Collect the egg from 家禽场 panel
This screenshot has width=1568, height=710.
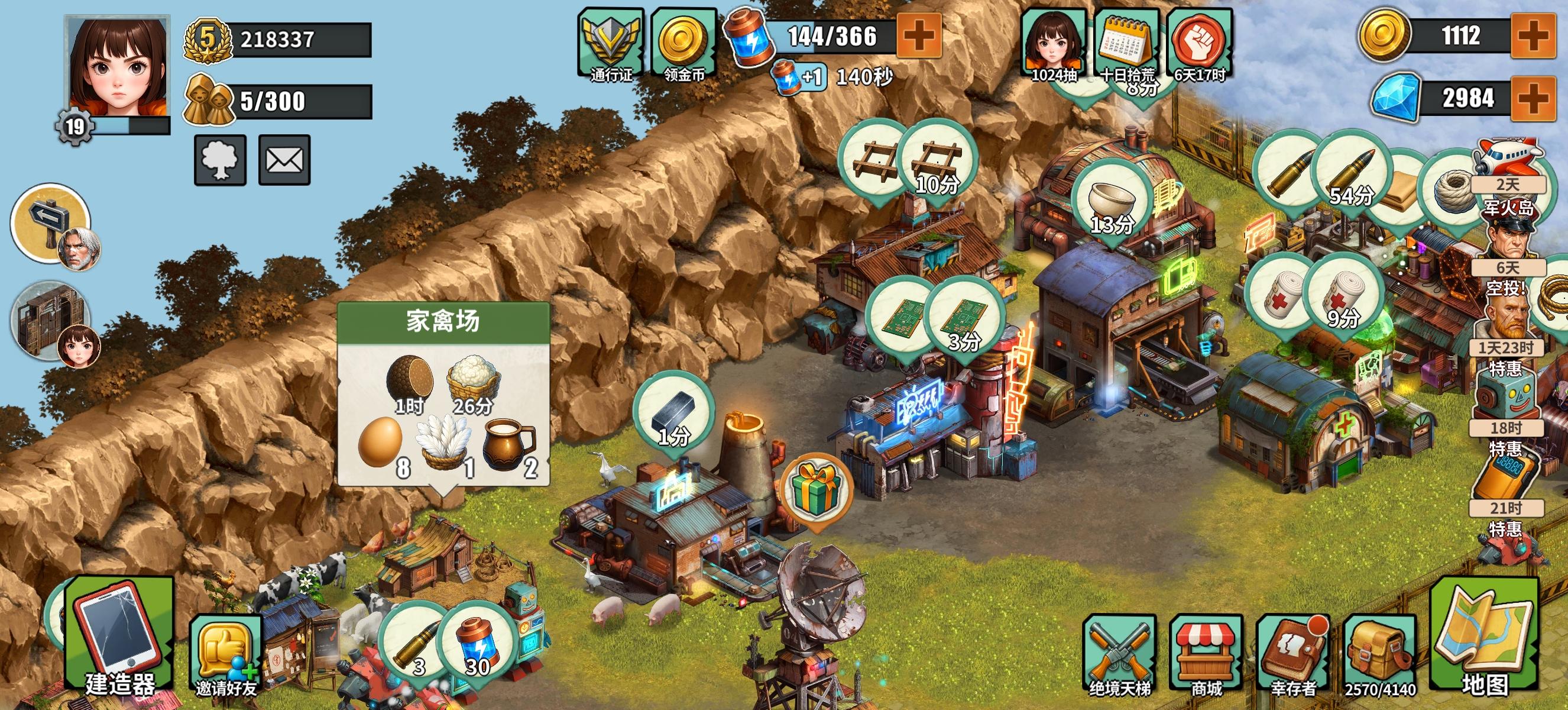pyautogui.click(x=380, y=443)
